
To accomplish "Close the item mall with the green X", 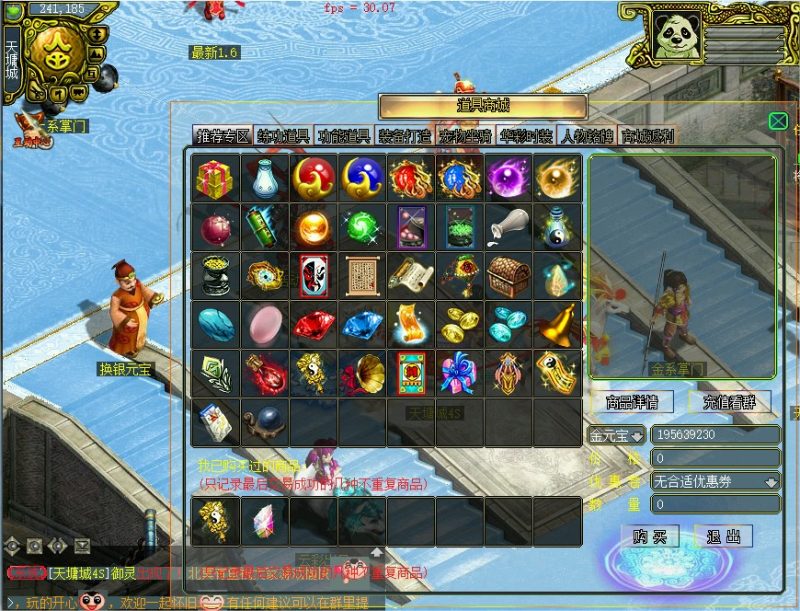I will pos(778,121).
